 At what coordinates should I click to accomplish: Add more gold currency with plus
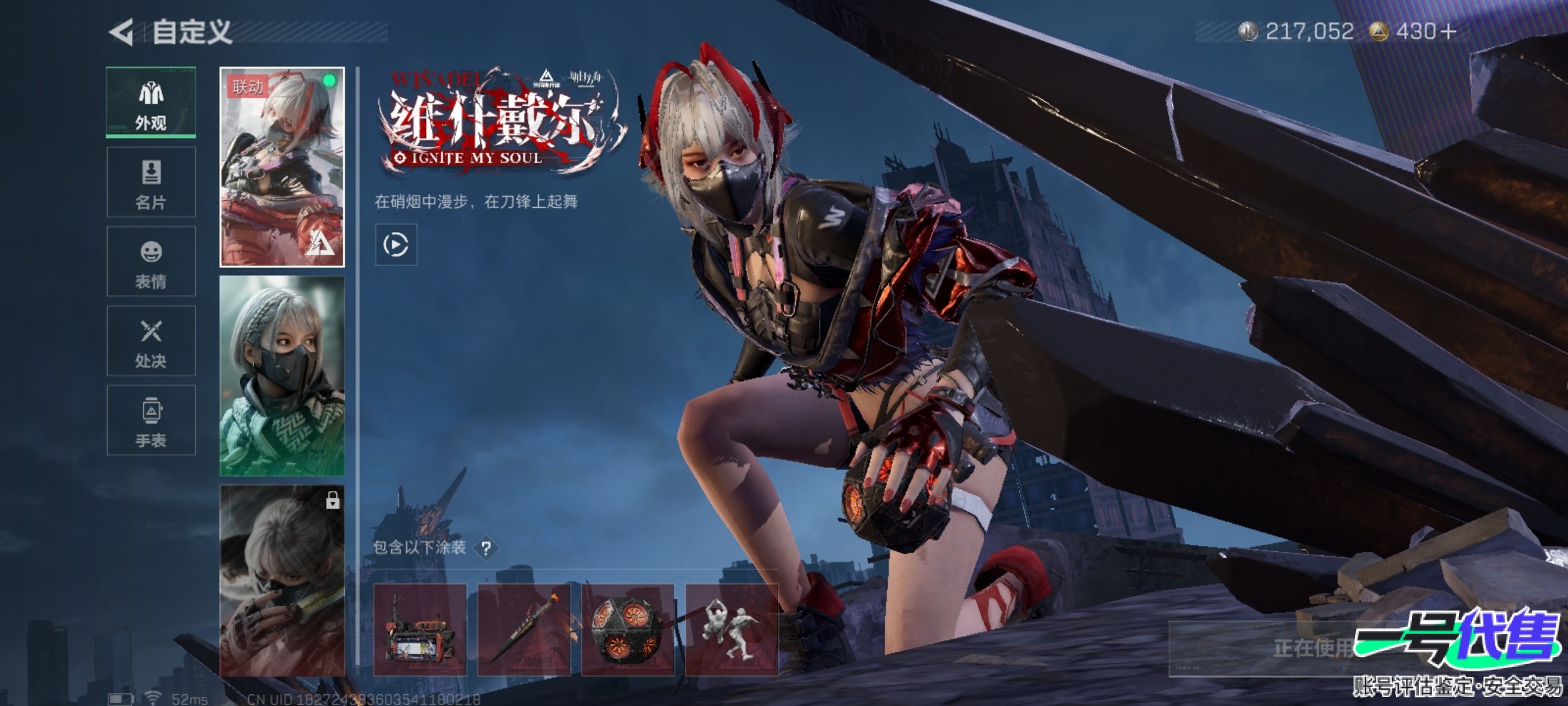coord(1448,31)
